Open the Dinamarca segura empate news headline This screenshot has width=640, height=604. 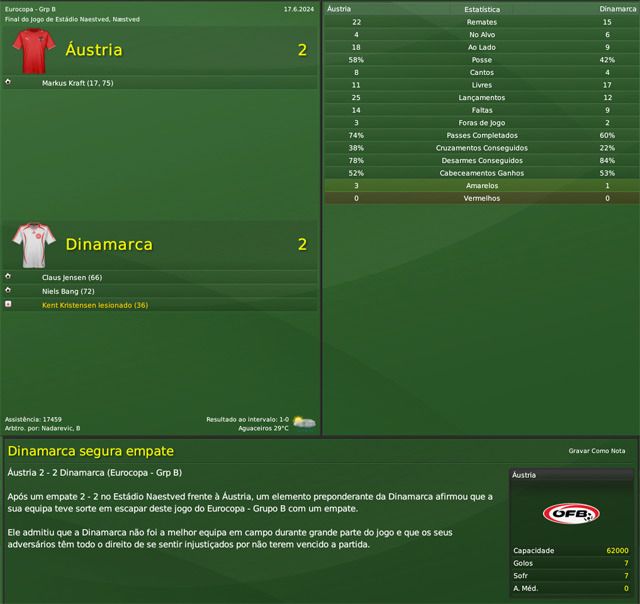click(x=91, y=452)
